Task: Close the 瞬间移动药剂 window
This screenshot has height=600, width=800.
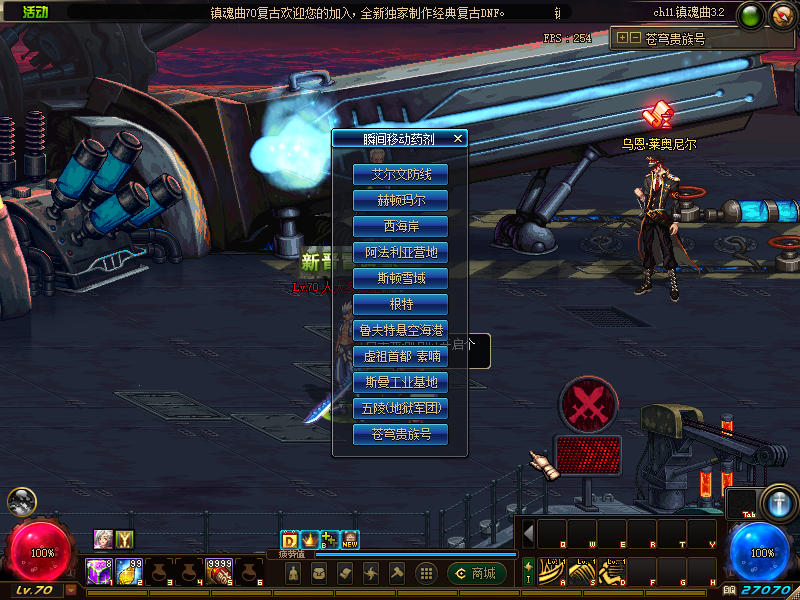Action: (x=458, y=139)
